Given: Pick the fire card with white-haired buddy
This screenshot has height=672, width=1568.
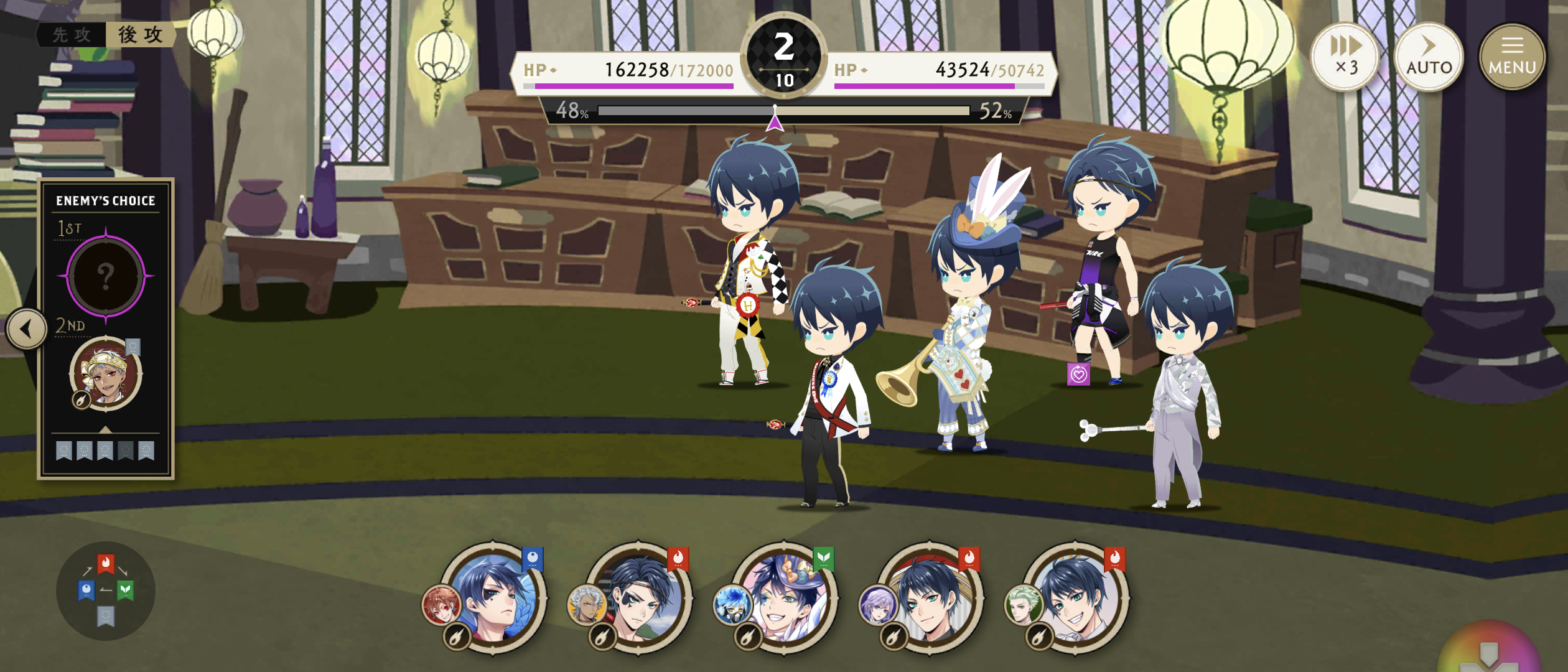Looking at the screenshot, I should (x=639, y=598).
